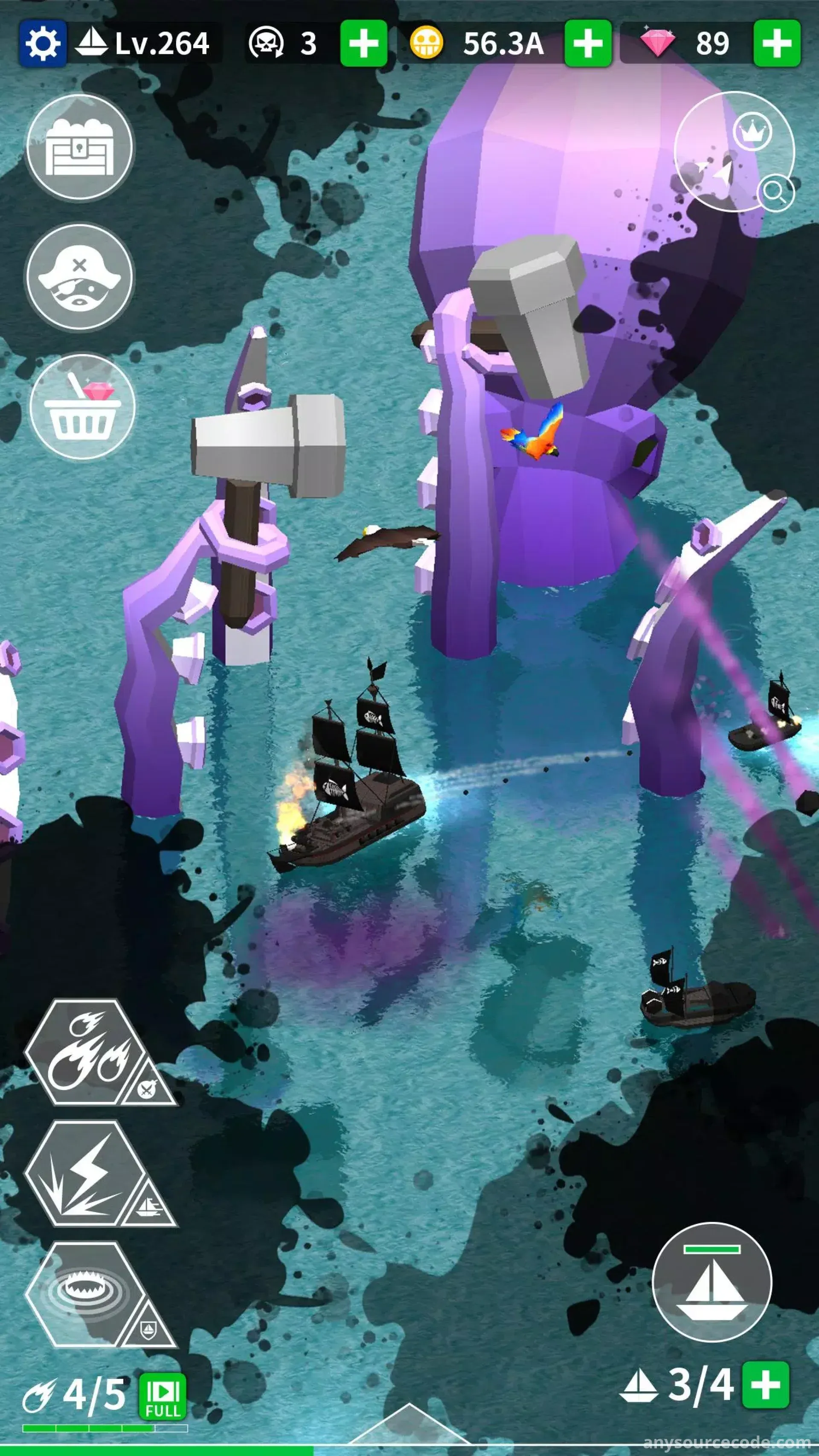Open the pirate captain menu

pyautogui.click(x=80, y=278)
